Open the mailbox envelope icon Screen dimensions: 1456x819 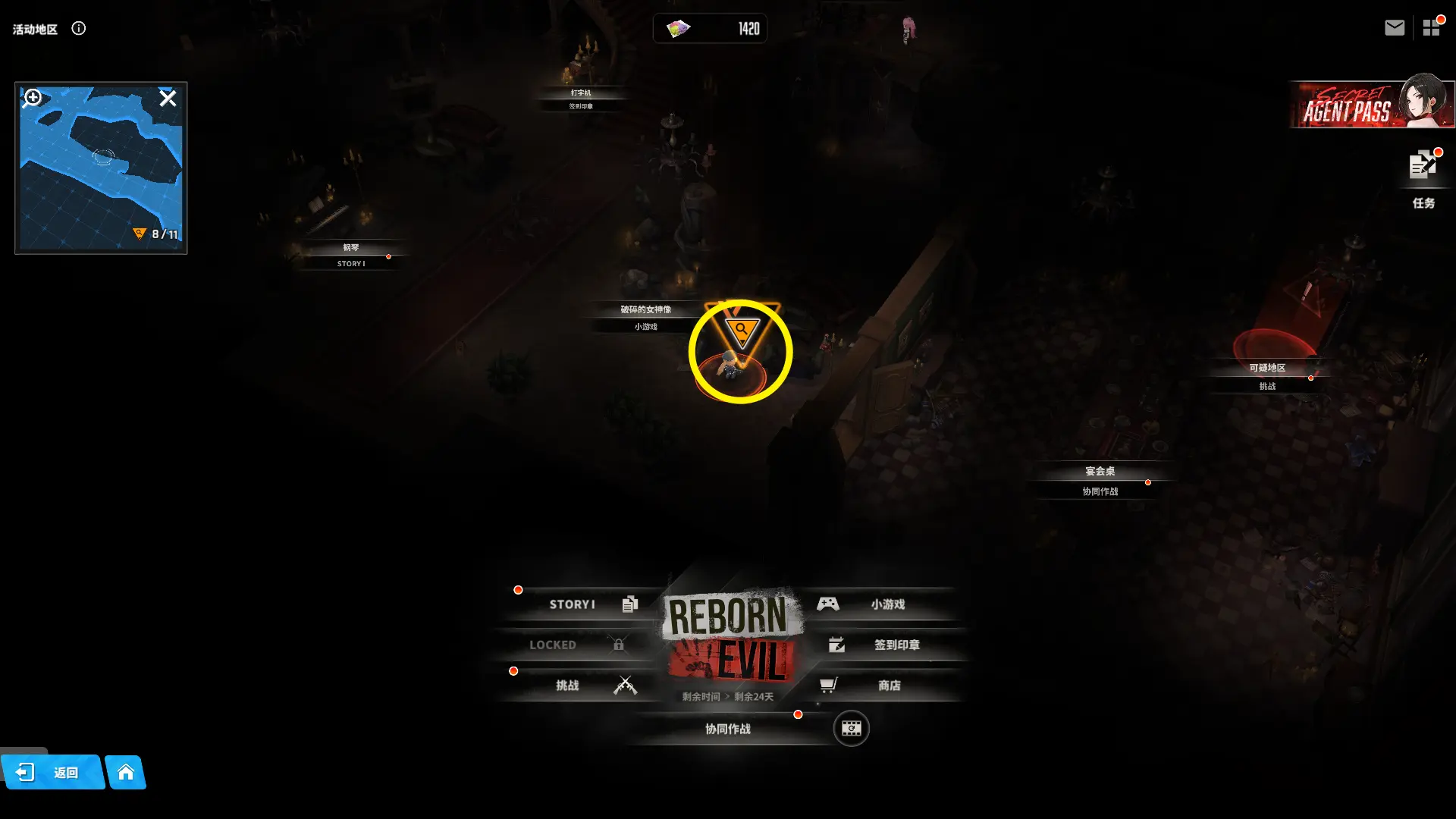(1394, 28)
